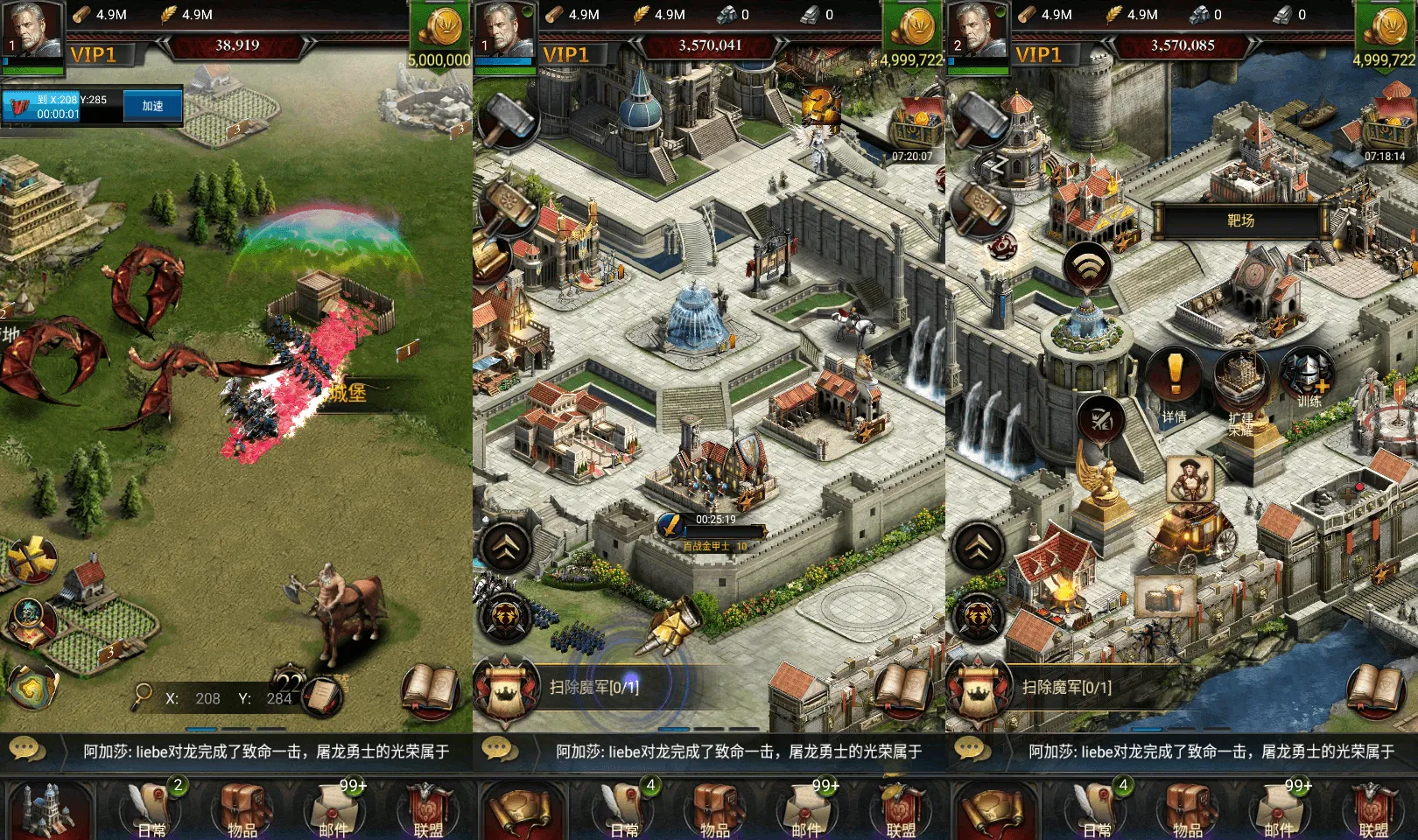The height and width of the screenshot is (840, 1418).
Task: Open the treasure chest timed 07:18:14
Action: tap(1386, 131)
